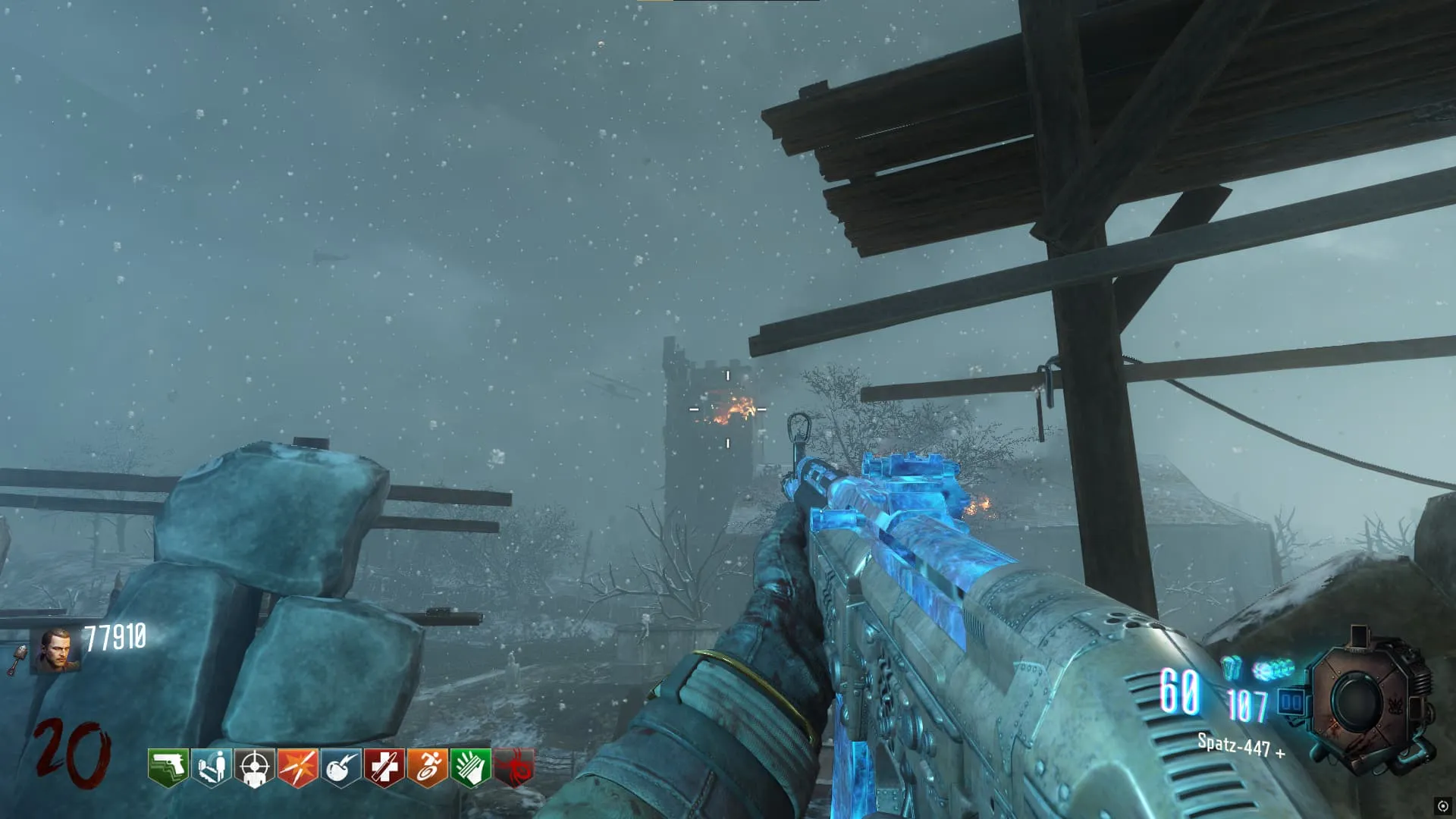This screenshot has height=819, width=1456.
Task: Select the green hand perk icon
Action: click(470, 767)
